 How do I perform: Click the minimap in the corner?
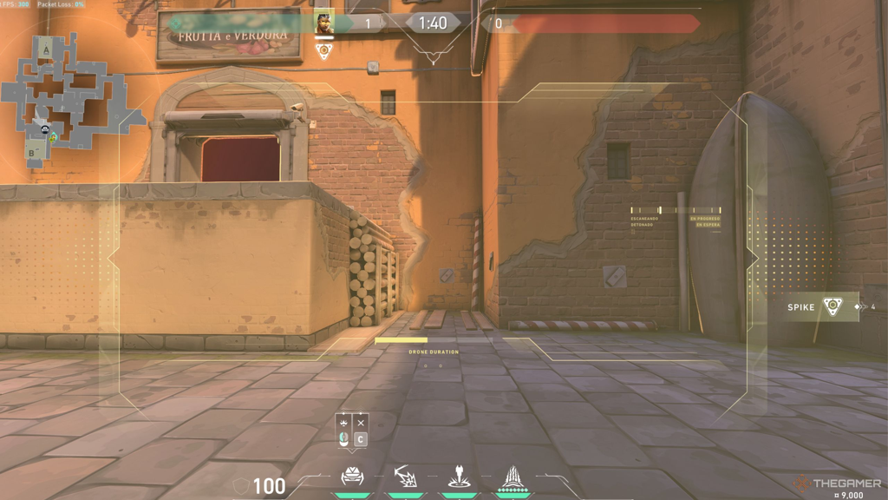click(x=66, y=98)
